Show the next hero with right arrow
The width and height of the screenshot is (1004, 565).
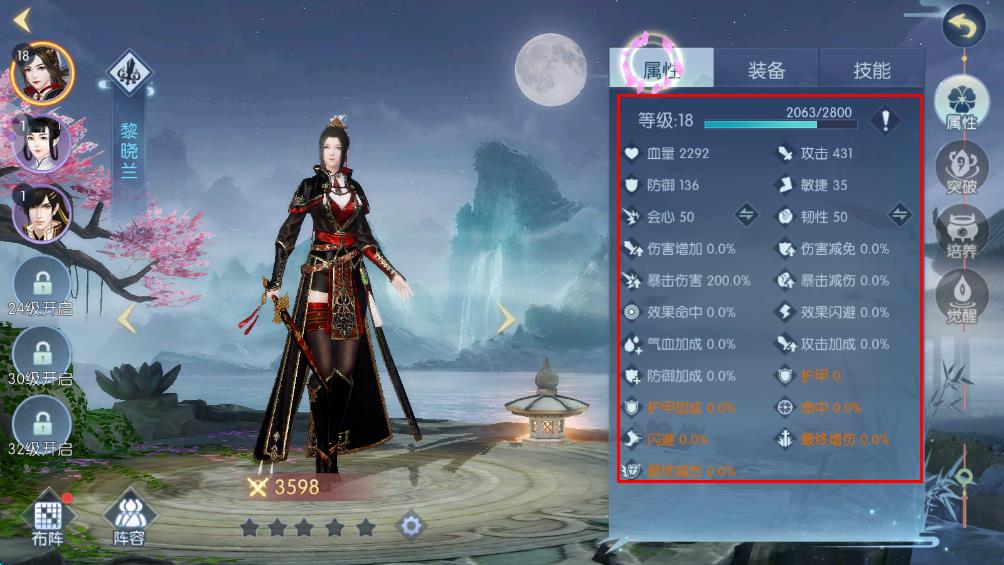(507, 319)
